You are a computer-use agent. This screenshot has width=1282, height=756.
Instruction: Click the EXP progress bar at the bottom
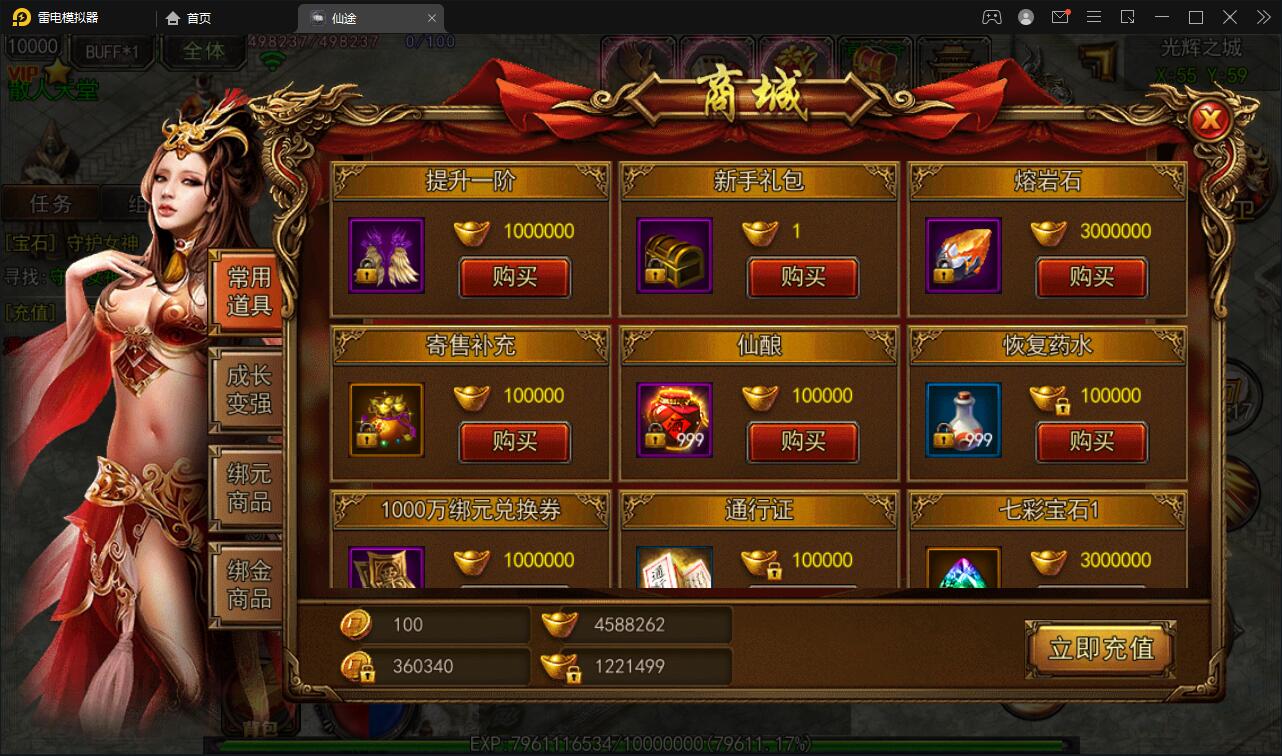coord(641,744)
